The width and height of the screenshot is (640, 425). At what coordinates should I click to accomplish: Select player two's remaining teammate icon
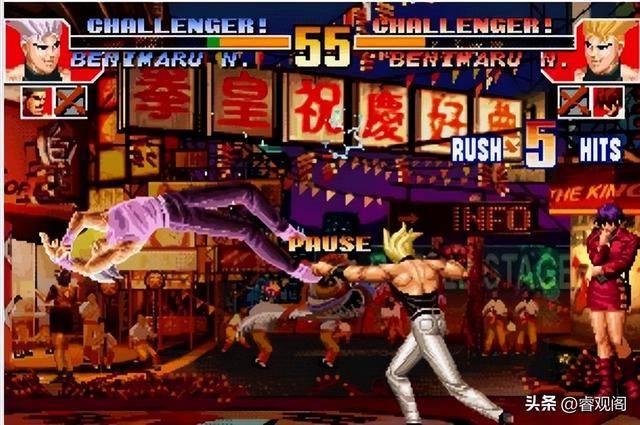click(x=606, y=101)
